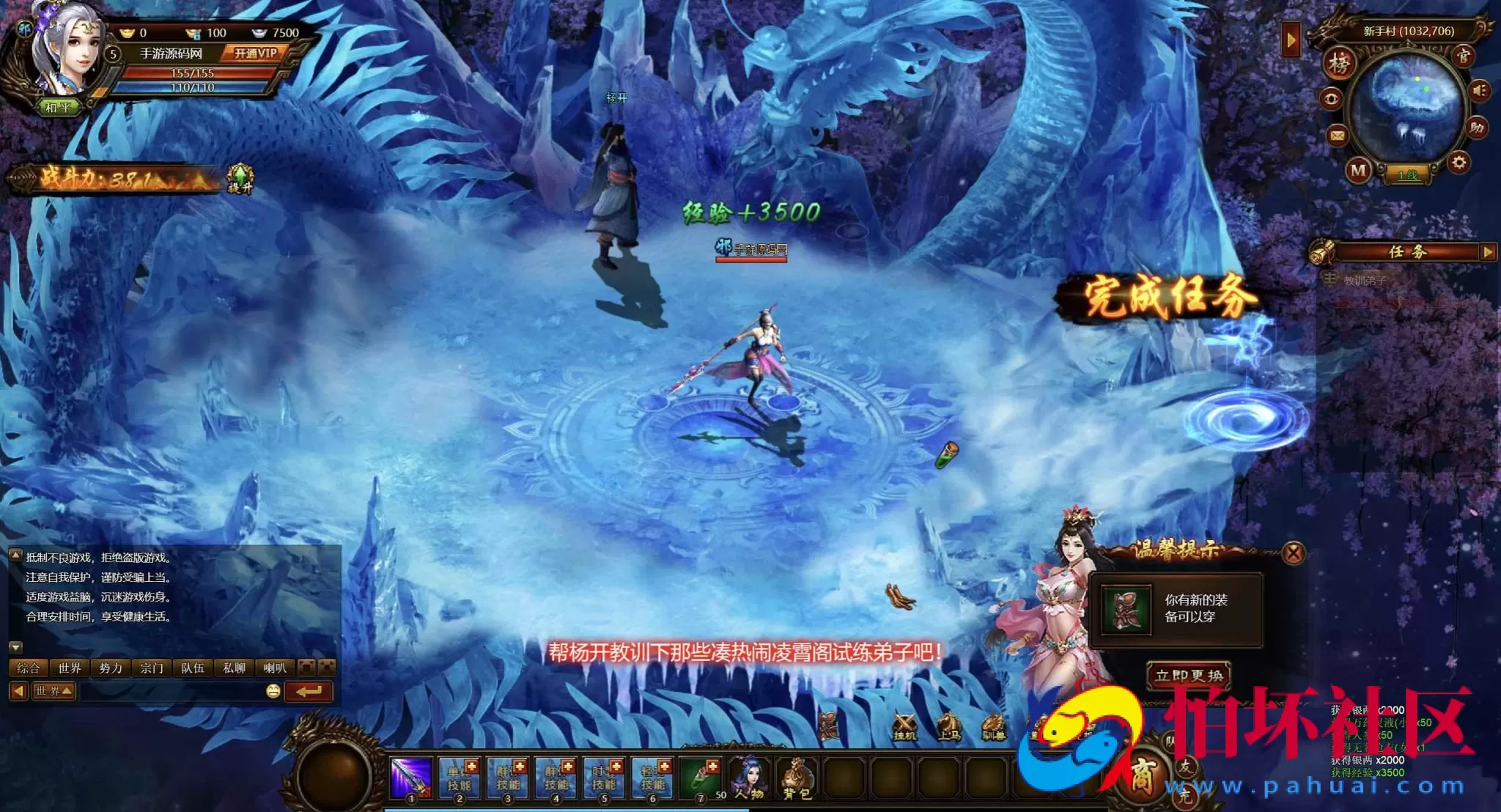Activate the sword skill in slot 1
This screenshot has height=812, width=1501.
click(410, 778)
